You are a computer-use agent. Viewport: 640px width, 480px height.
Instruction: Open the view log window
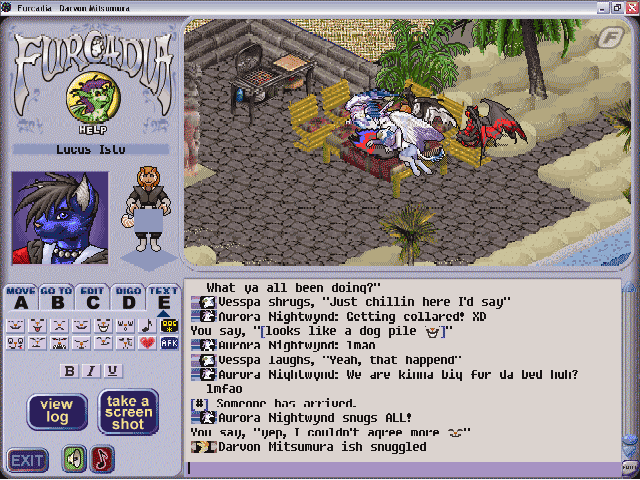click(x=56, y=411)
